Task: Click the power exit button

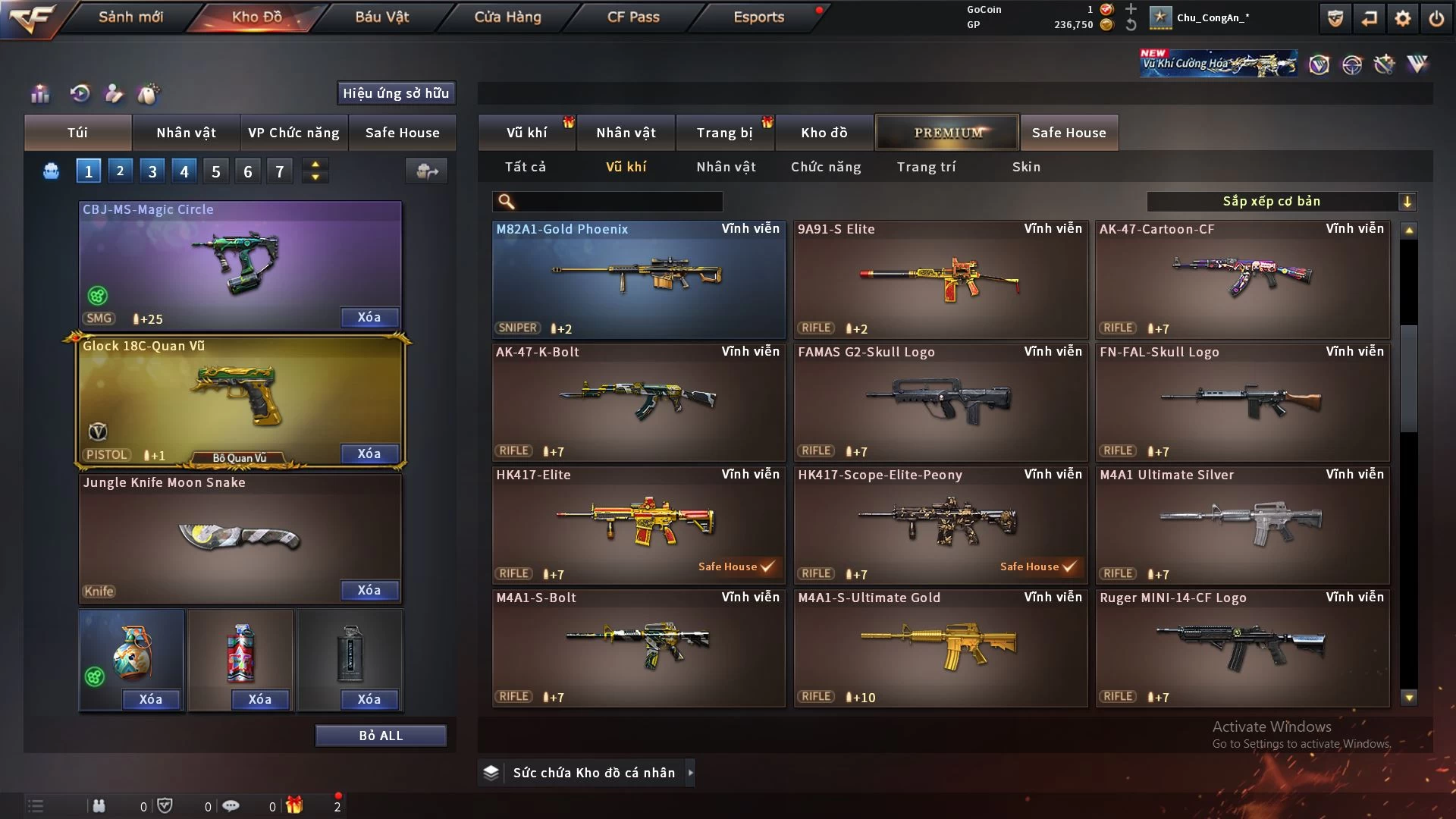Action: tap(1436, 18)
